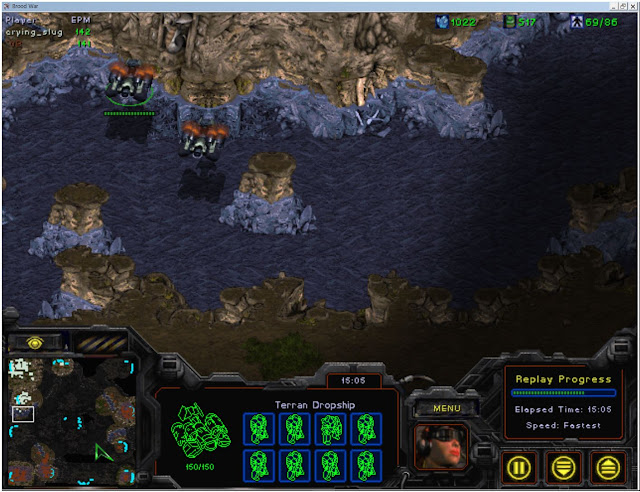Click the dropship pilot portrait
Viewport: 640px width, 492px height.
pyautogui.click(x=441, y=445)
